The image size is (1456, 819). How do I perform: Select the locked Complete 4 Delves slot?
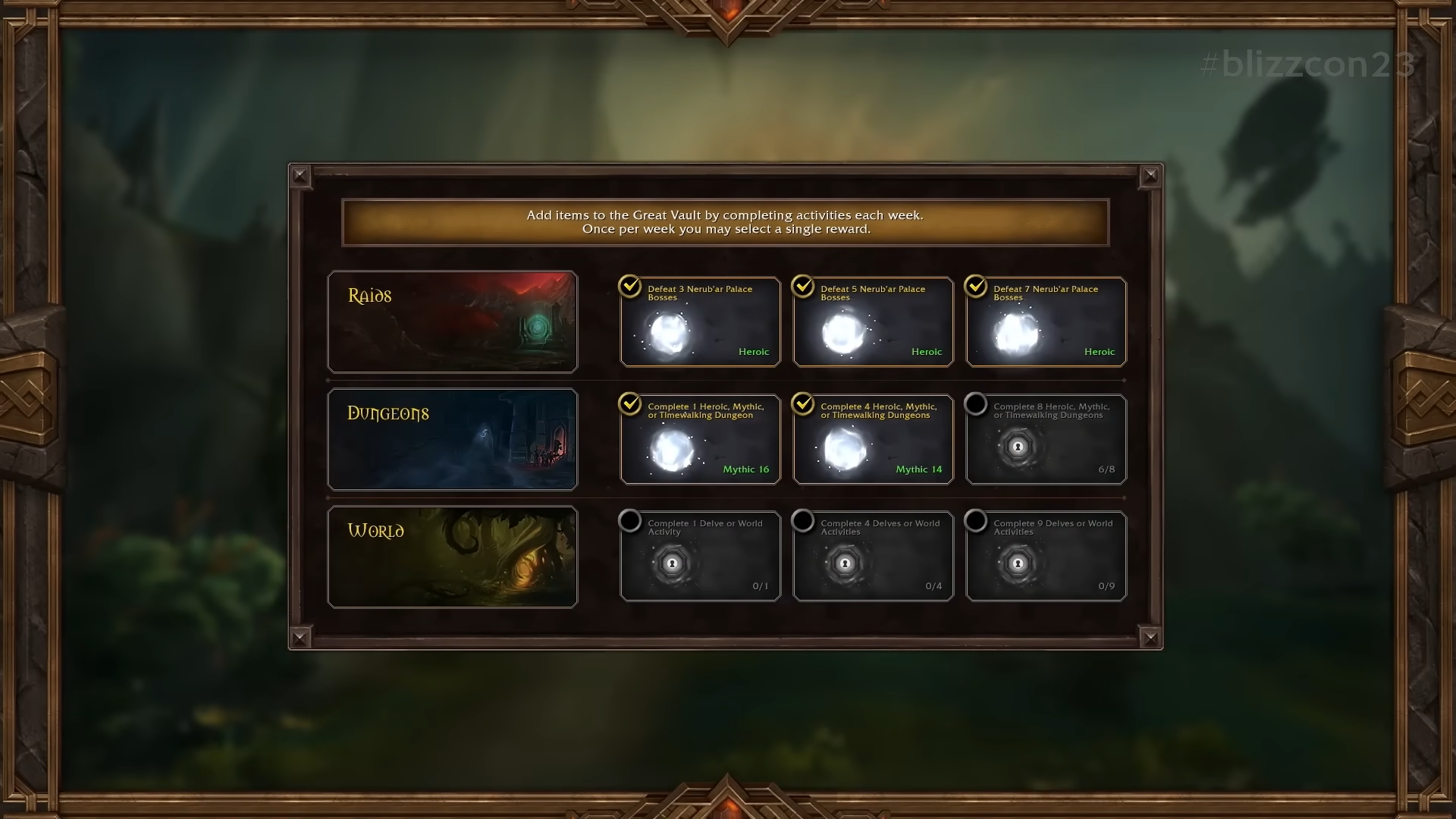pyautogui.click(x=873, y=557)
